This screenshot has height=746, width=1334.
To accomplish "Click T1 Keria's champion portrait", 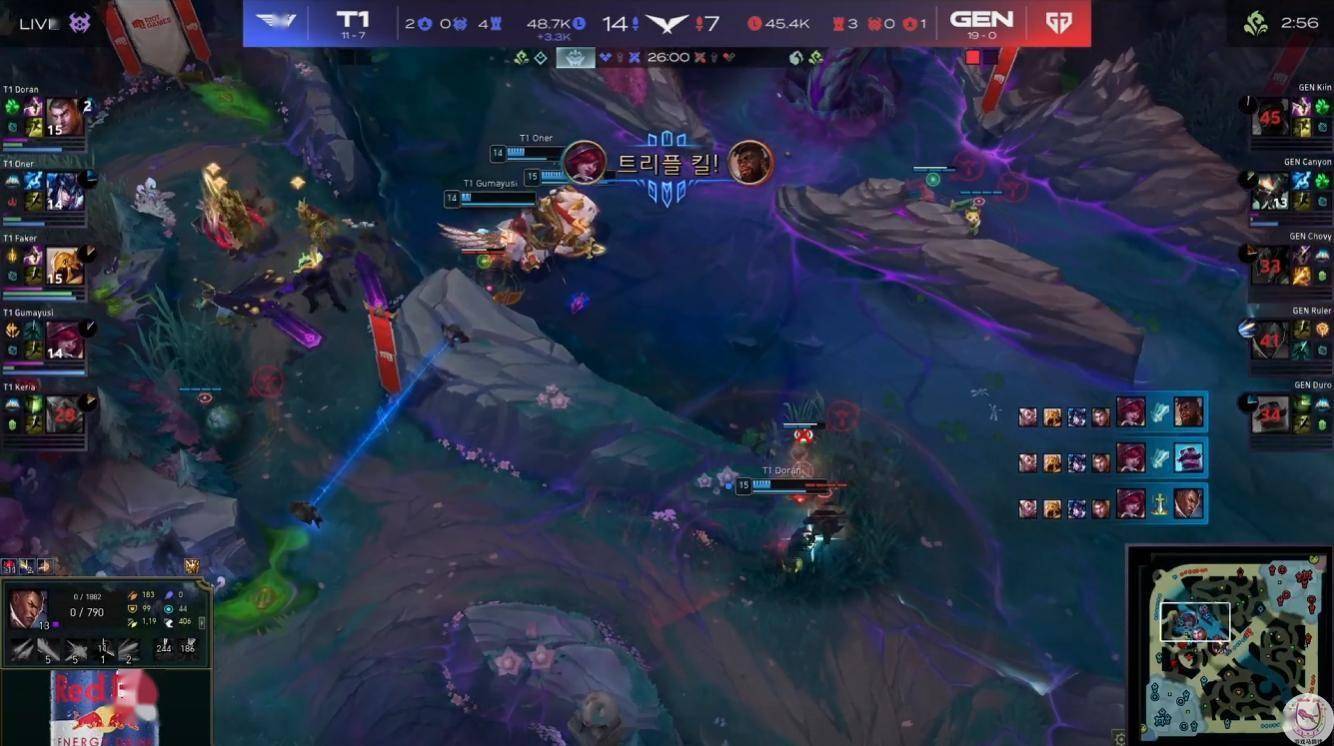I will 64,413.
